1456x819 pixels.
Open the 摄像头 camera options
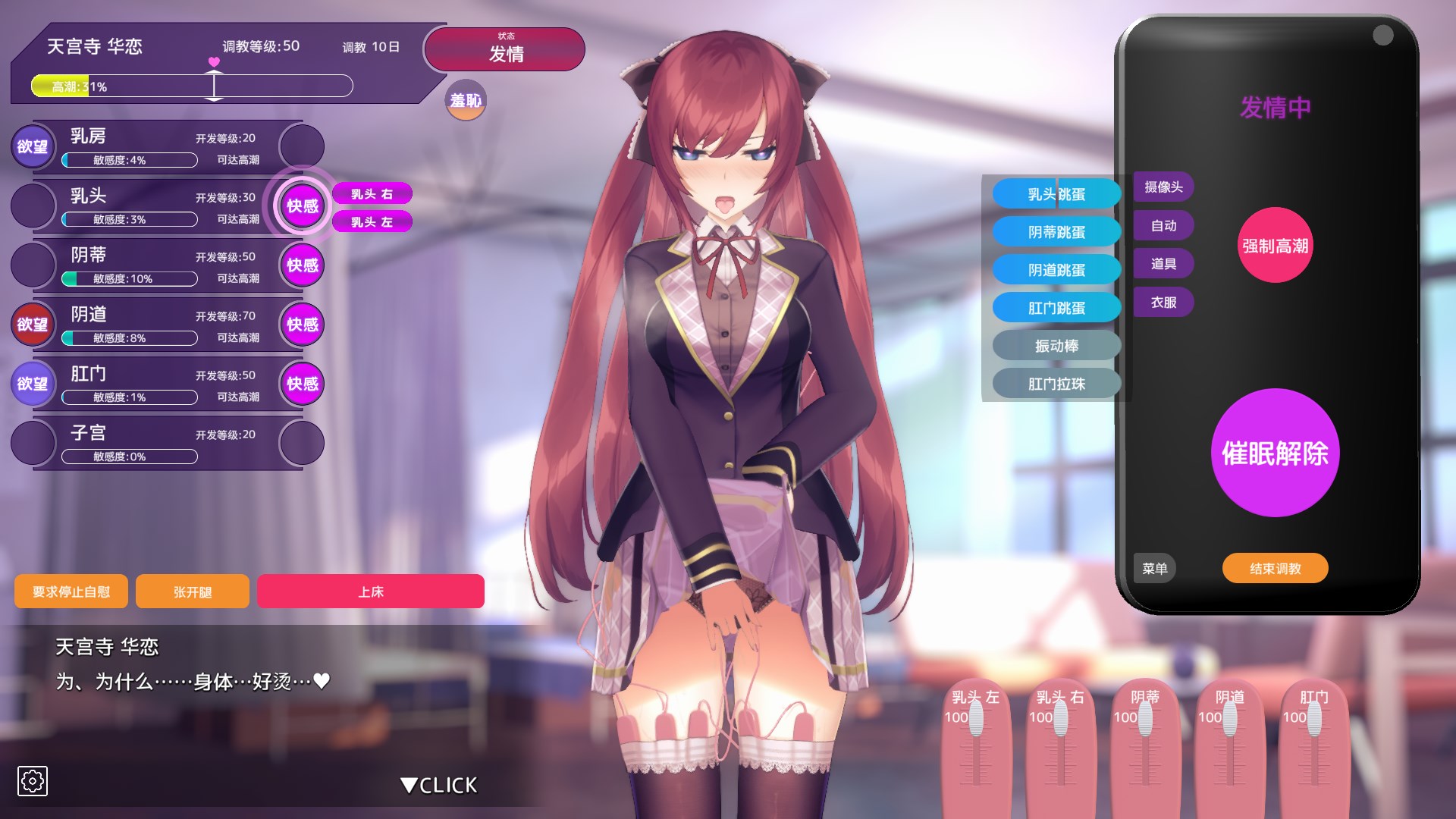point(1163,187)
